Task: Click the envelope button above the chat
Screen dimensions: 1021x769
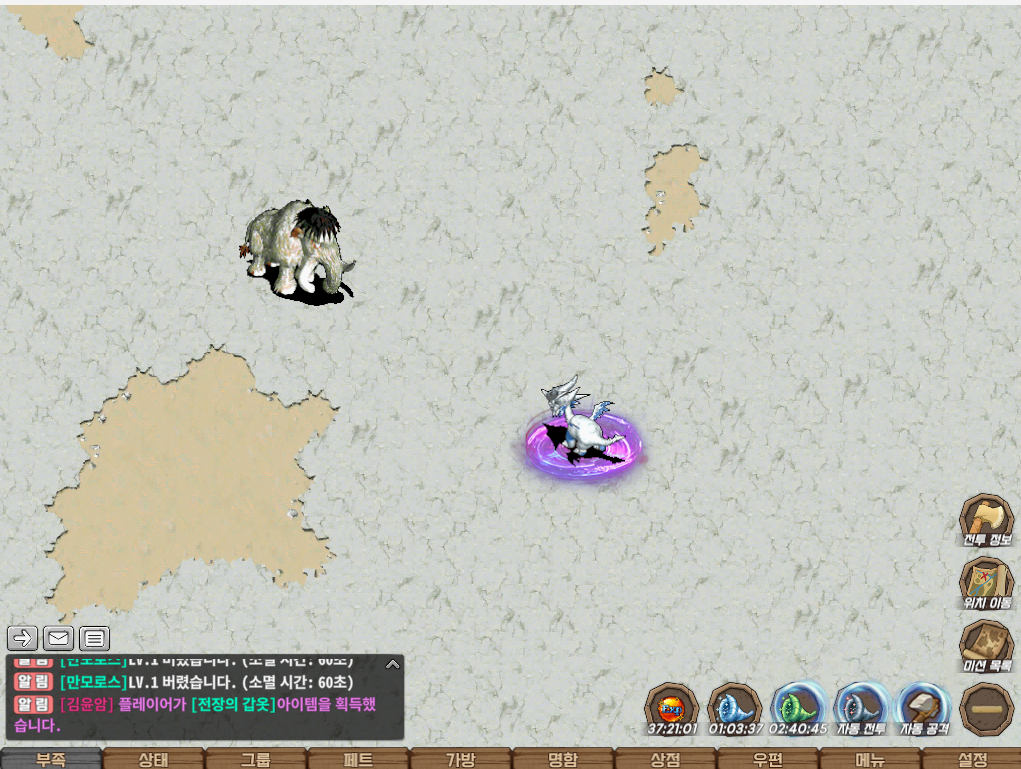Action: 59,638
